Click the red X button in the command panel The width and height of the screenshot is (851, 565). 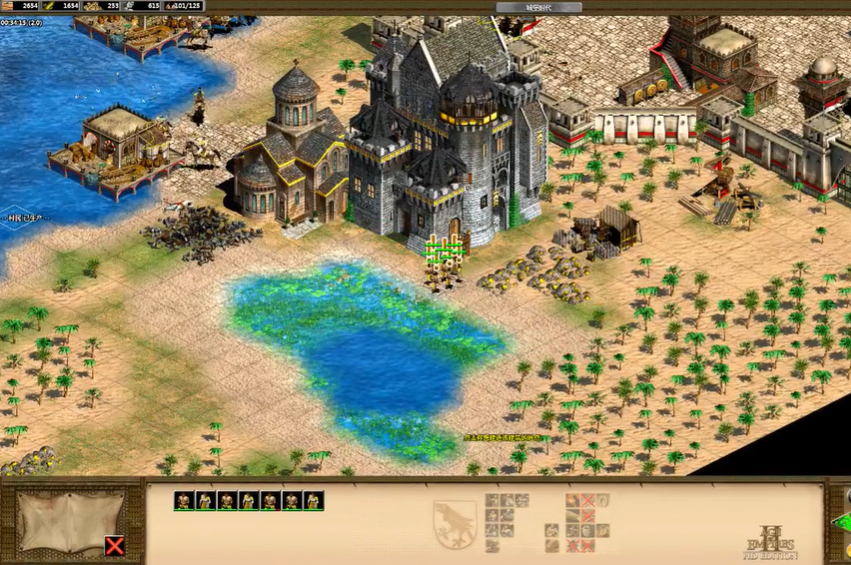(x=115, y=546)
